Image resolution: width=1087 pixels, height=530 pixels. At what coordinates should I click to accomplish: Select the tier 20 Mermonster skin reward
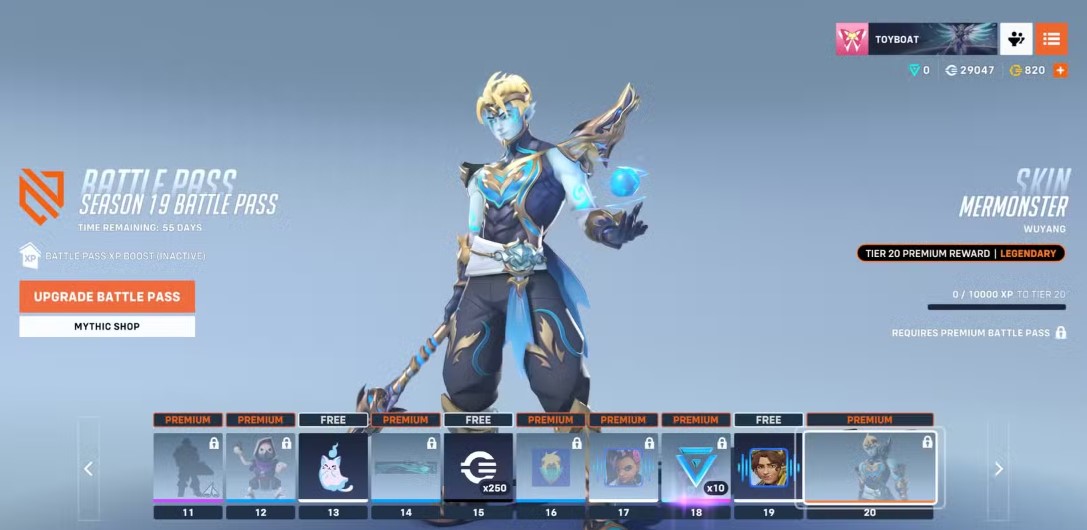(870, 466)
